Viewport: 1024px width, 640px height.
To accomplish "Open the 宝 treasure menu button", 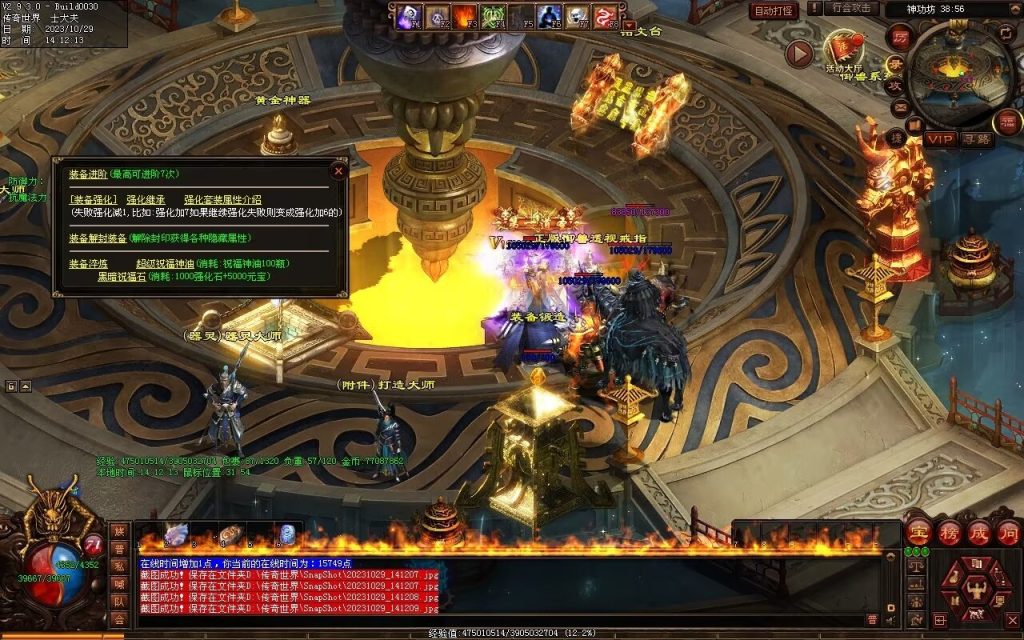I will click(x=916, y=532).
